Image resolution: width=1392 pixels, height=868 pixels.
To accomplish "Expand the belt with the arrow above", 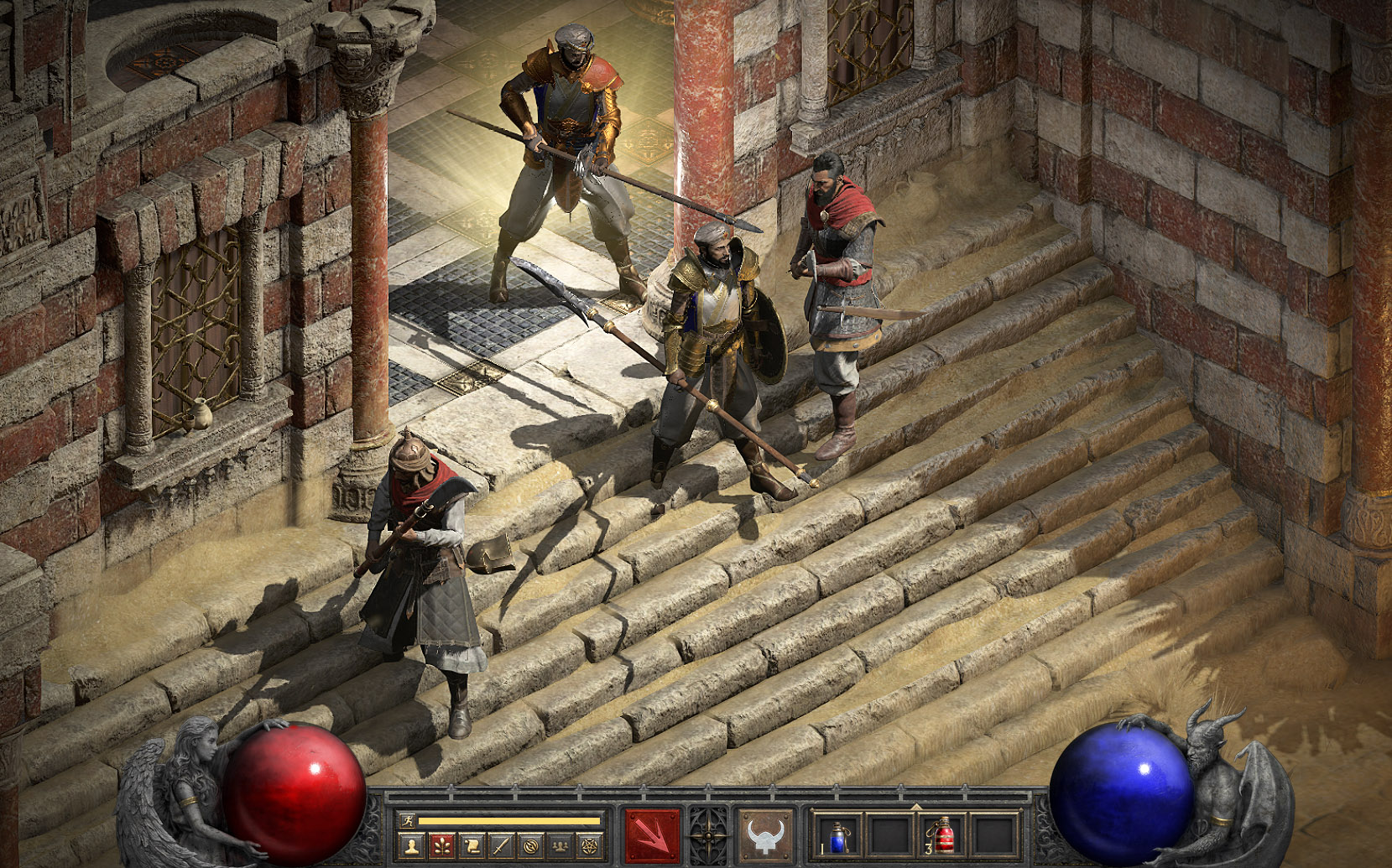I will 915,808.
